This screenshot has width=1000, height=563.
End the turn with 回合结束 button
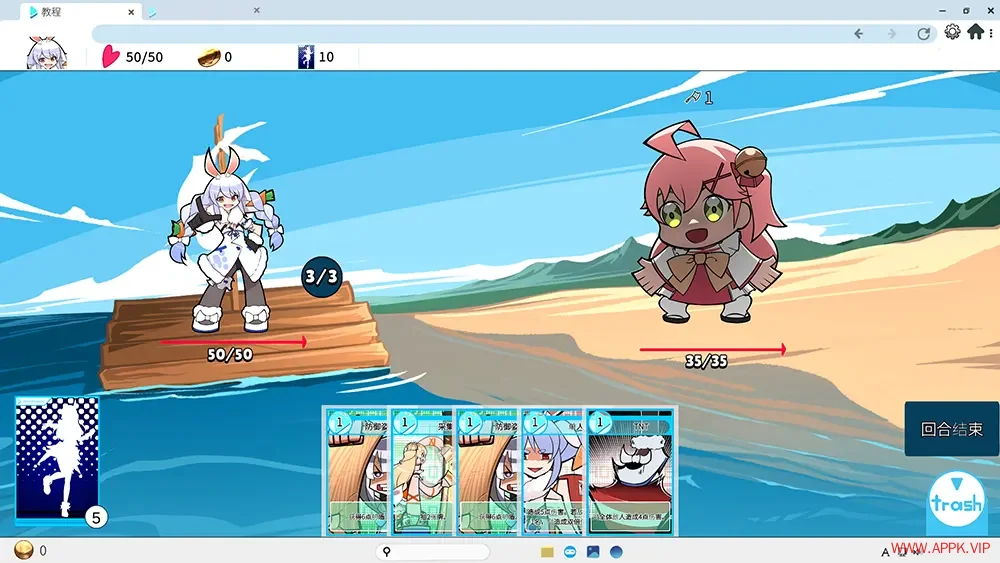pyautogui.click(x=951, y=429)
